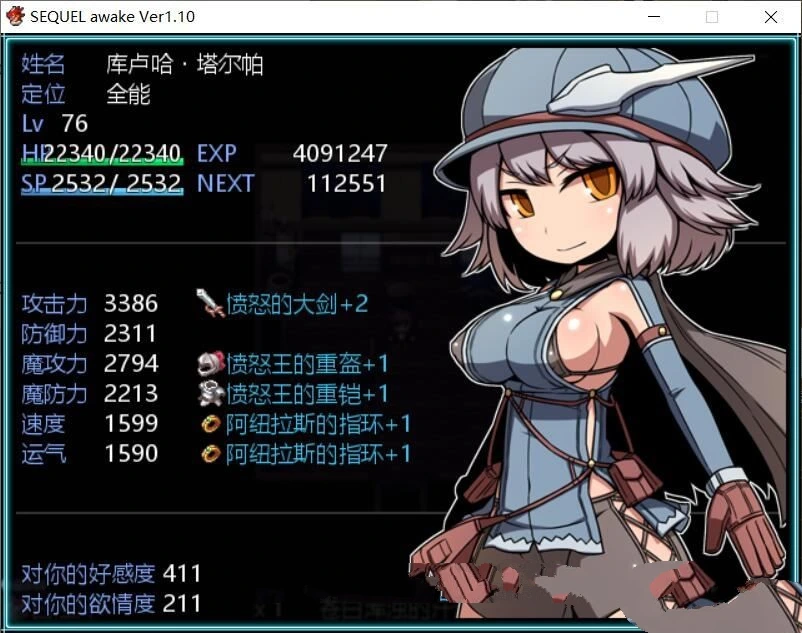802x633 pixels.
Task: Select the 愤怒的大剑+2 weapon slot
Action: coord(285,303)
